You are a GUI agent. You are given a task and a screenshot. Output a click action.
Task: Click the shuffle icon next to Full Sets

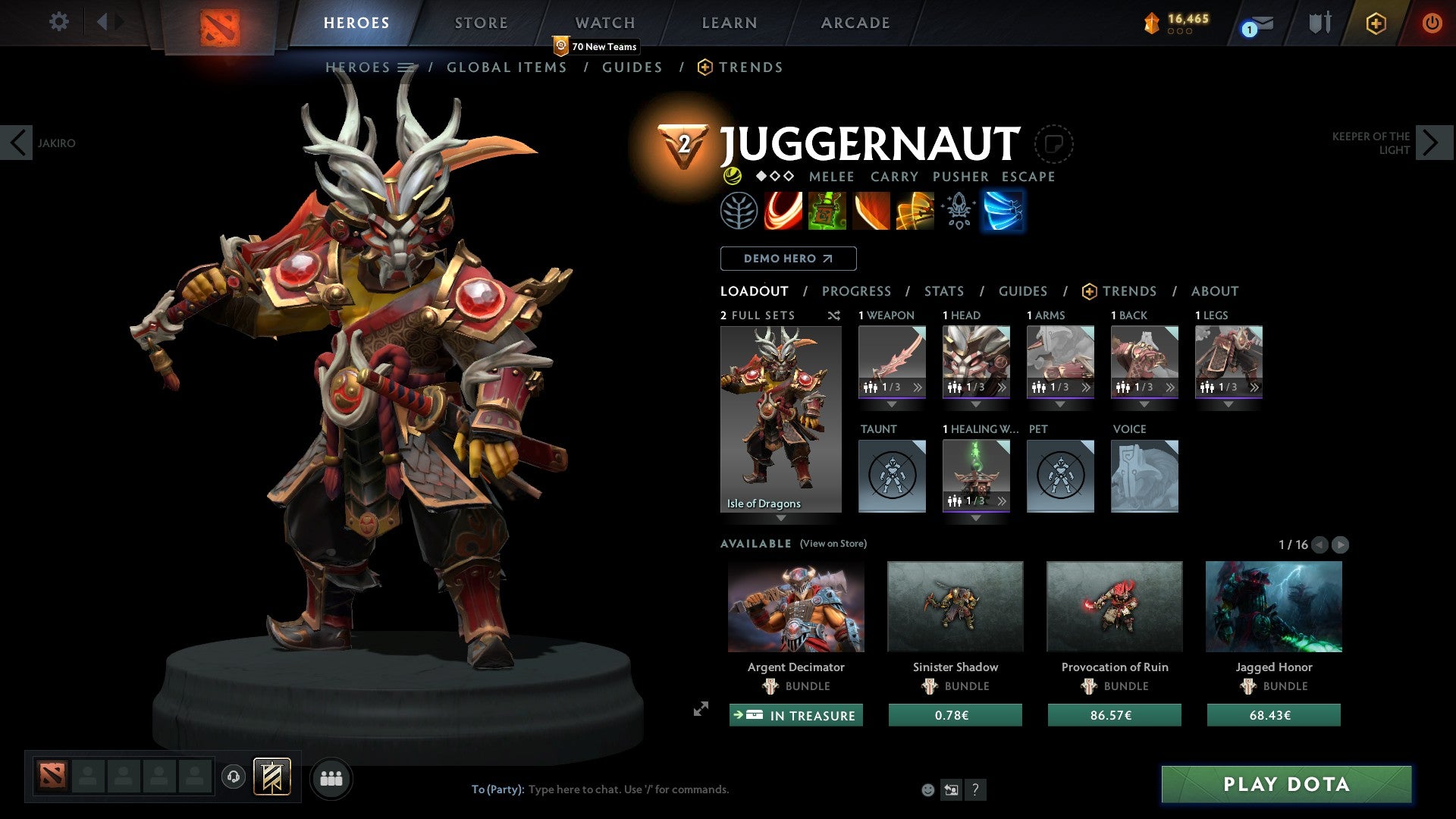click(x=833, y=315)
